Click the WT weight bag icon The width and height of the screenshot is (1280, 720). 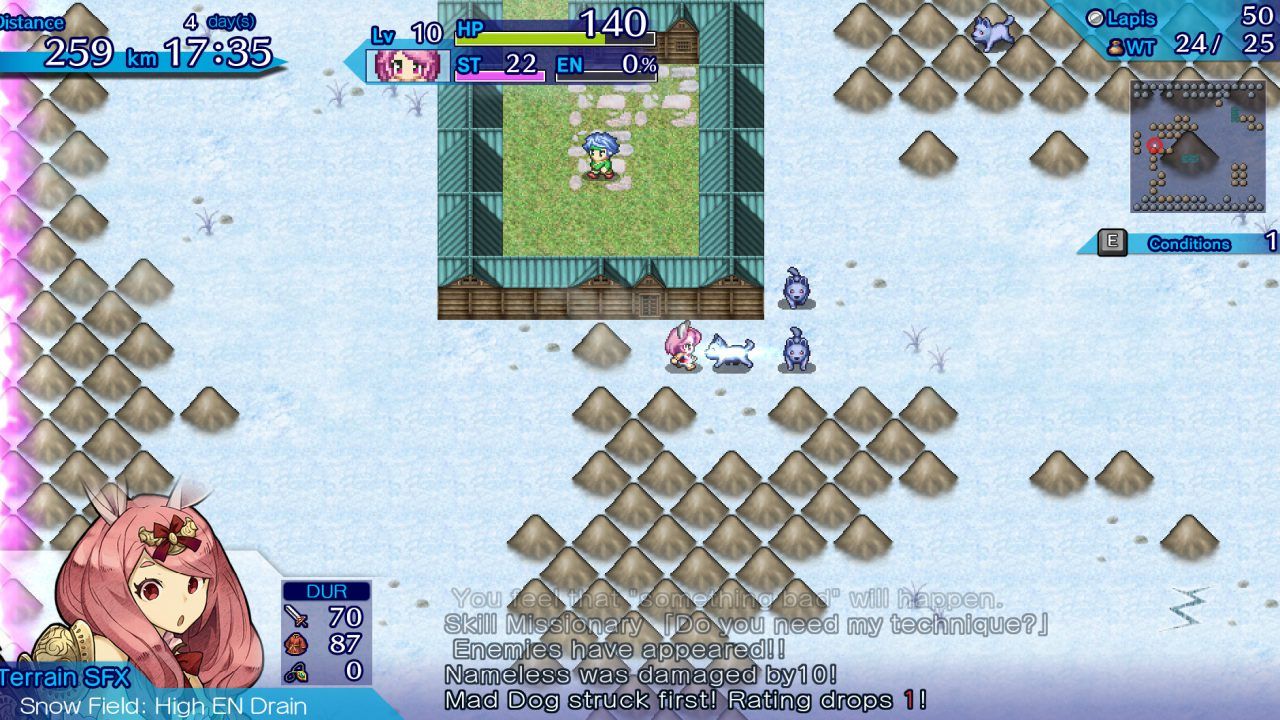click(x=1114, y=45)
